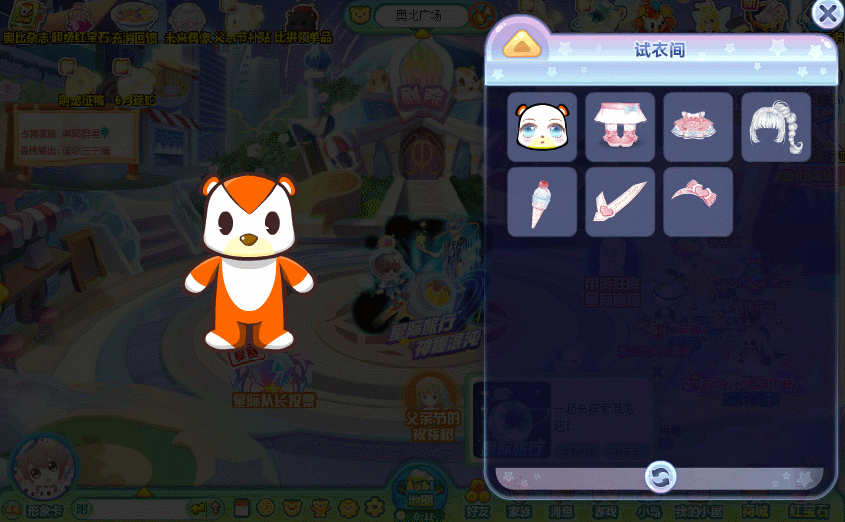Select the panda face item
Viewport: 845px width, 522px height.
coord(542,127)
